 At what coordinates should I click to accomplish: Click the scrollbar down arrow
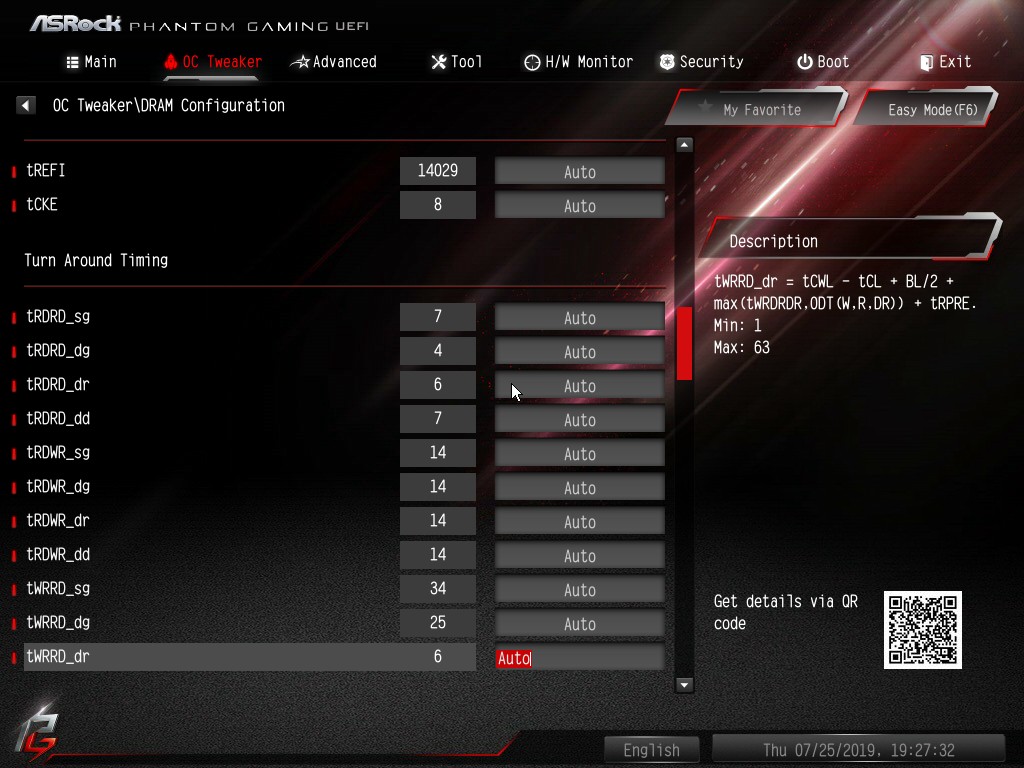click(x=684, y=685)
